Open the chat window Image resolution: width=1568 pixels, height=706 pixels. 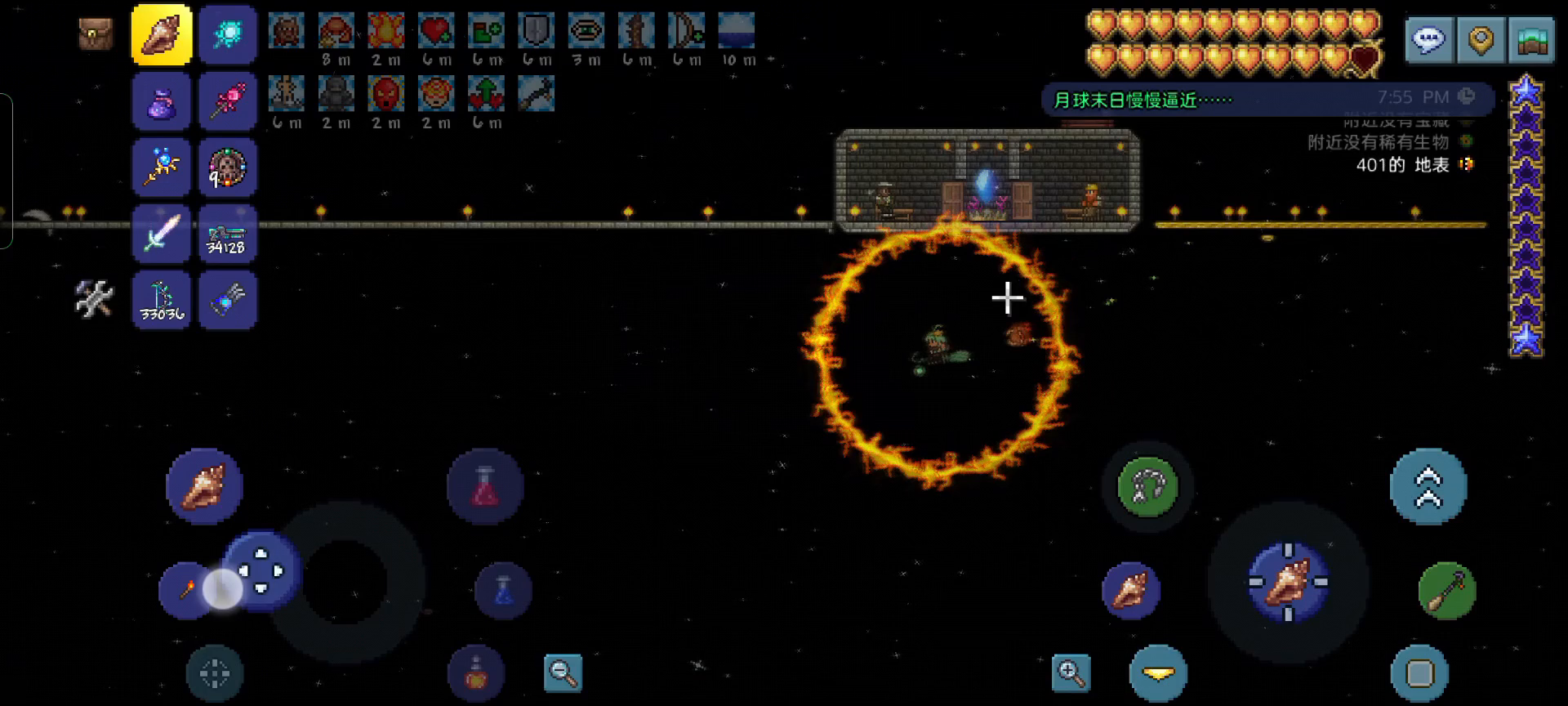[x=1428, y=40]
